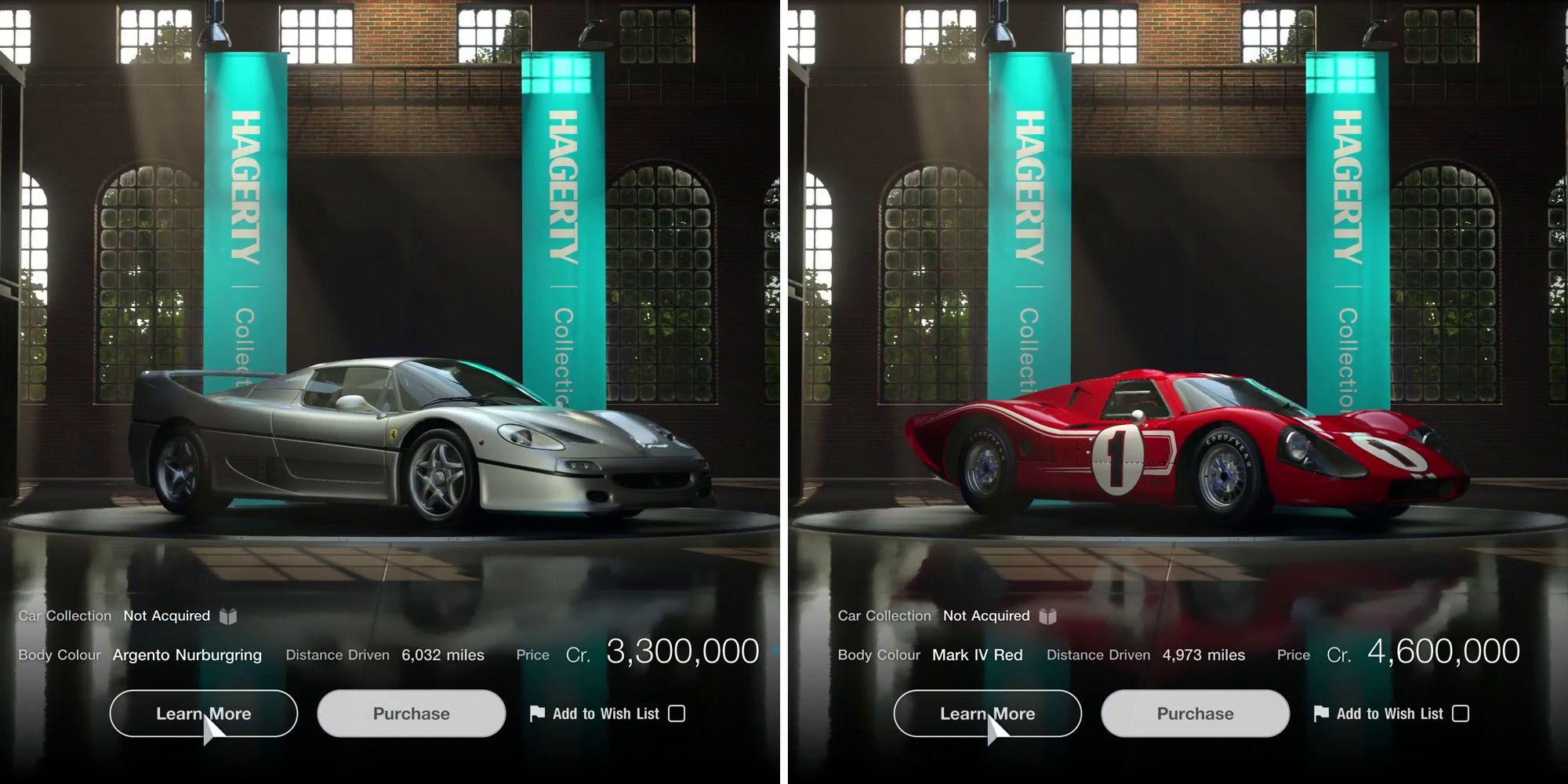Purchase the red car priced Cr. 4,600,000
1568x784 pixels.
(1195, 713)
